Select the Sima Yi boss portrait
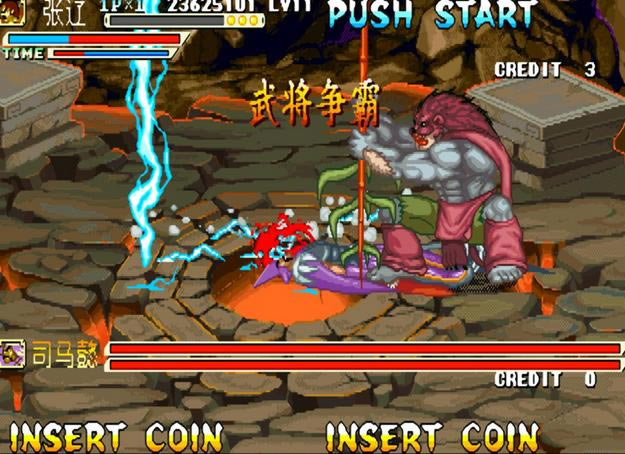625x454 pixels. [x=13, y=353]
